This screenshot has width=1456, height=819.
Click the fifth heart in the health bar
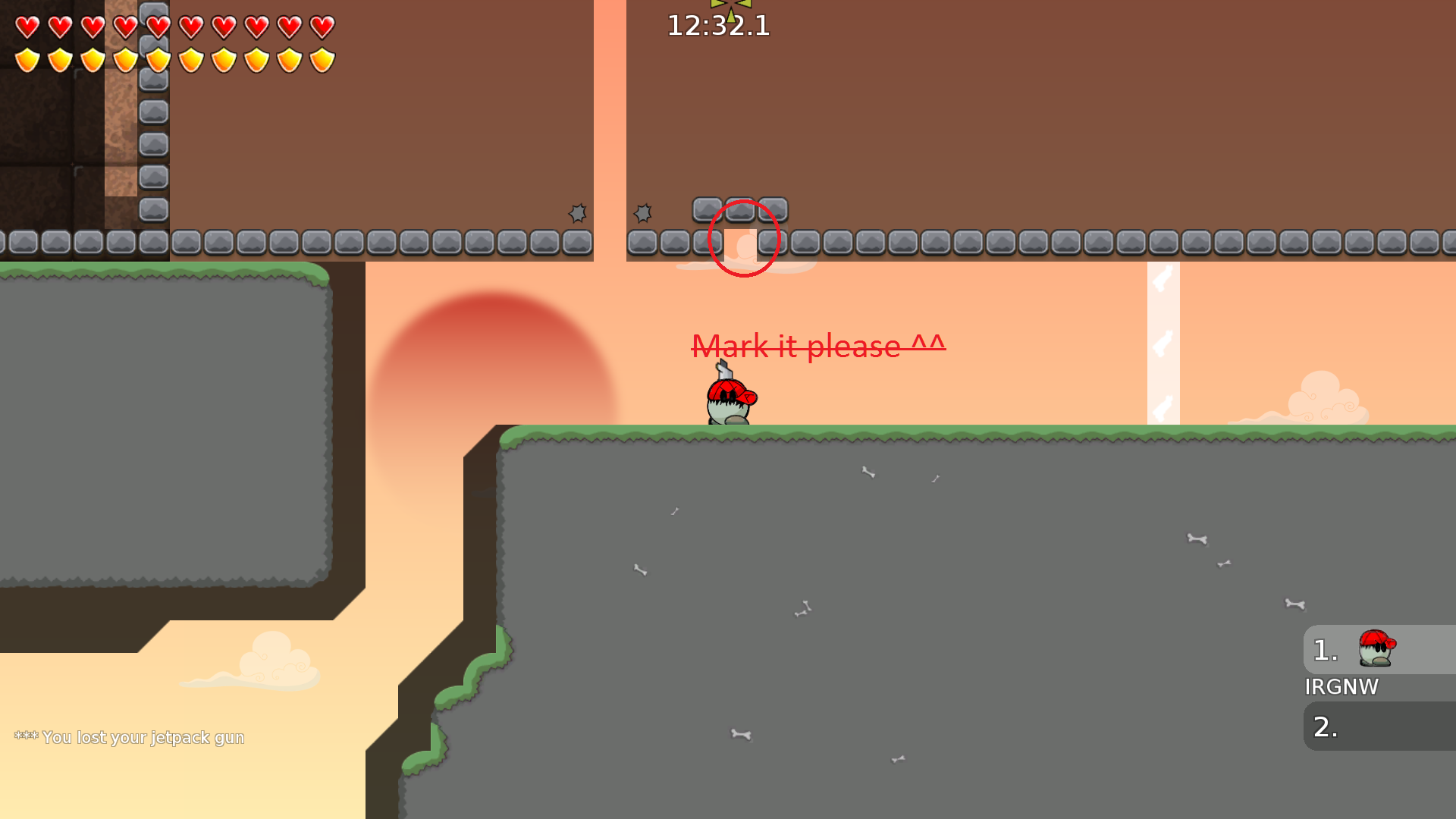158,27
